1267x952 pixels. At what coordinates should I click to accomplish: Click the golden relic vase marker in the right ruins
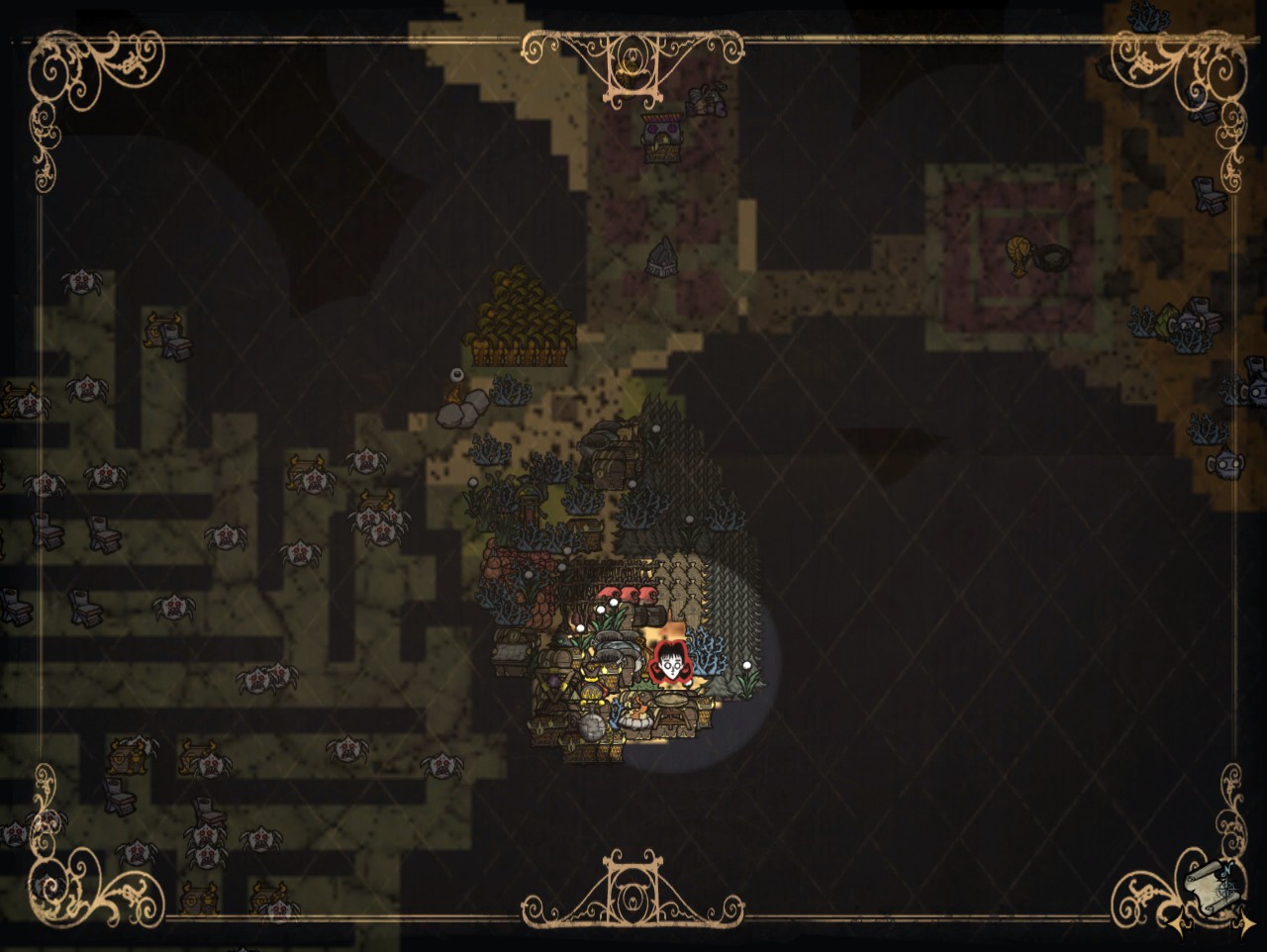(x=1017, y=252)
